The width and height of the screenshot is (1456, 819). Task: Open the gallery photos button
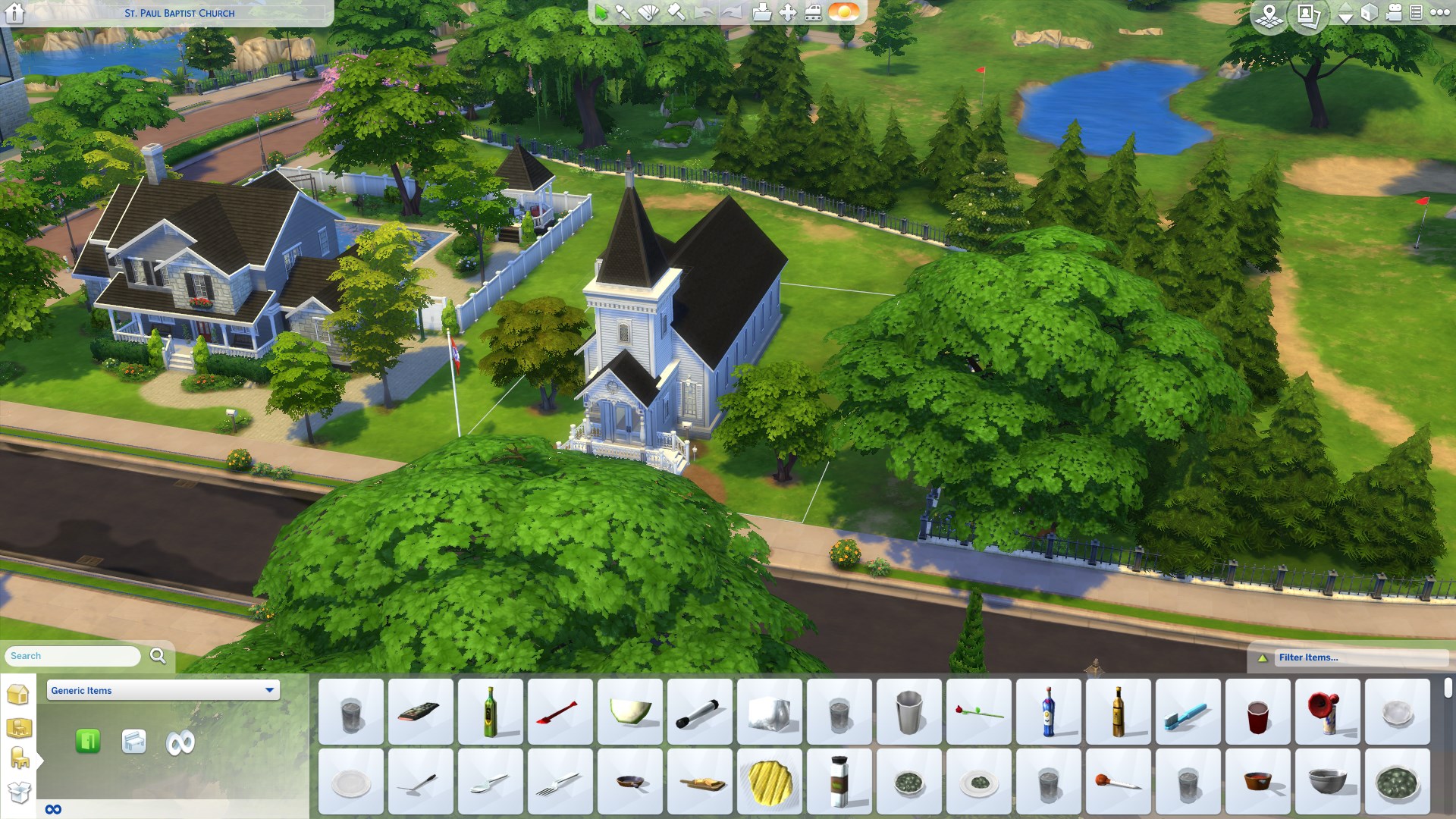[1307, 15]
